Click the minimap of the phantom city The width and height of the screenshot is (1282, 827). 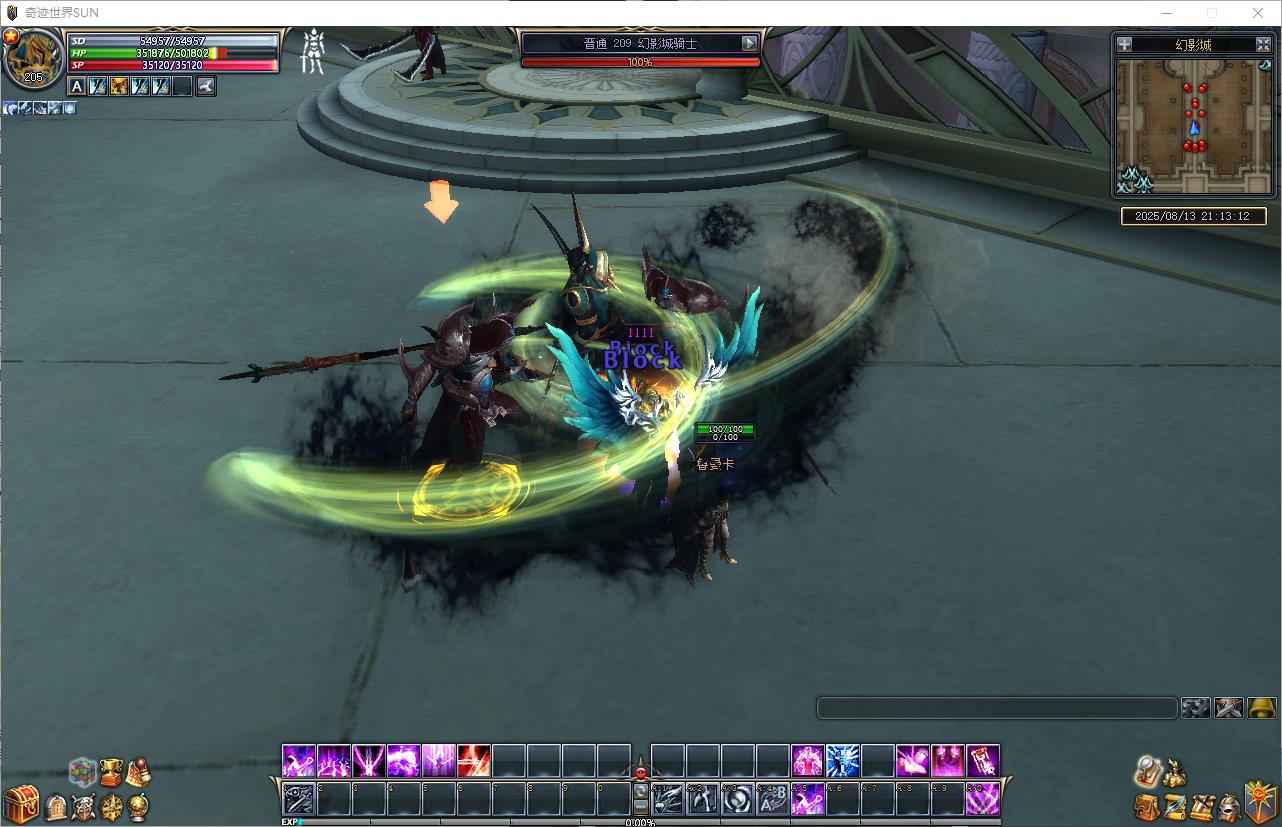tap(1193, 125)
